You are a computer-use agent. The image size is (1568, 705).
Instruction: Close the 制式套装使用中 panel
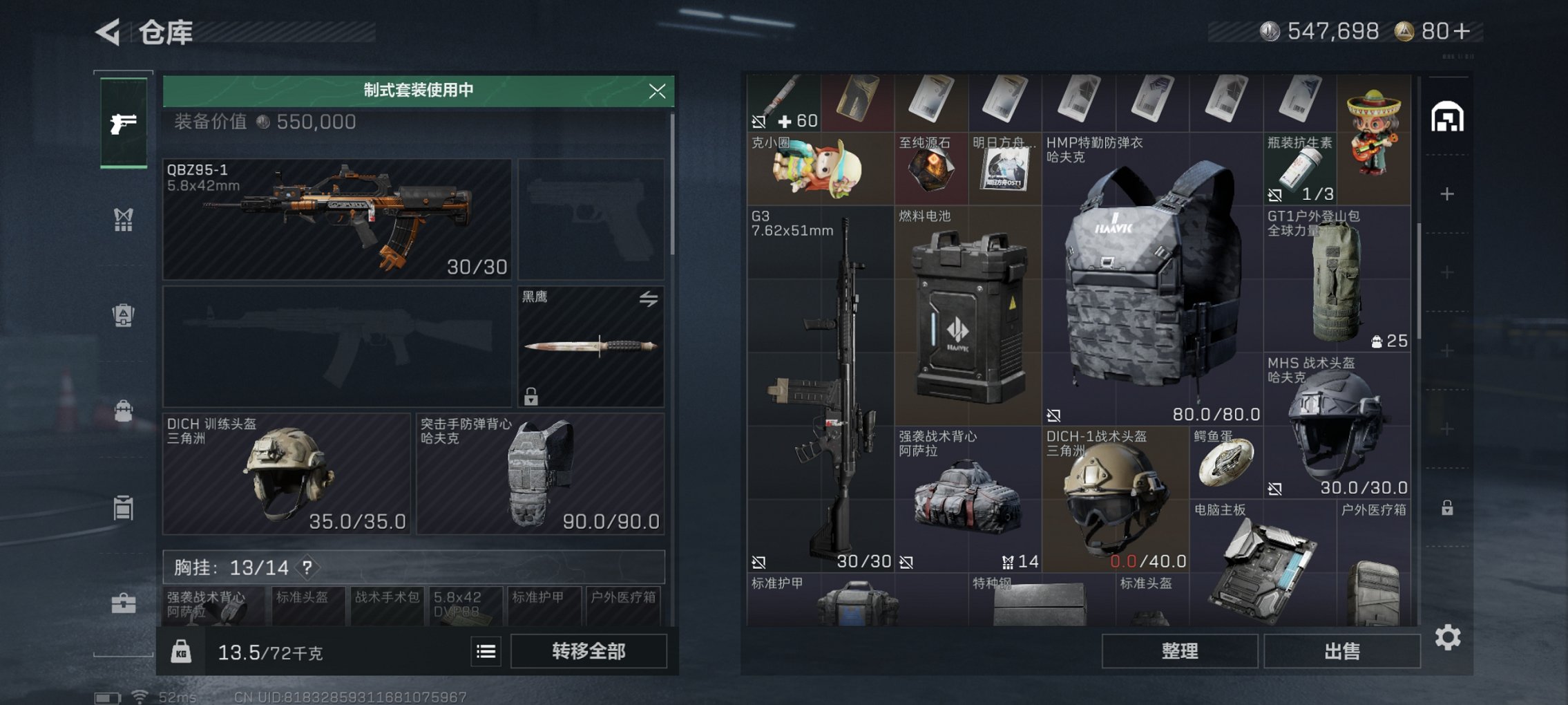click(658, 91)
